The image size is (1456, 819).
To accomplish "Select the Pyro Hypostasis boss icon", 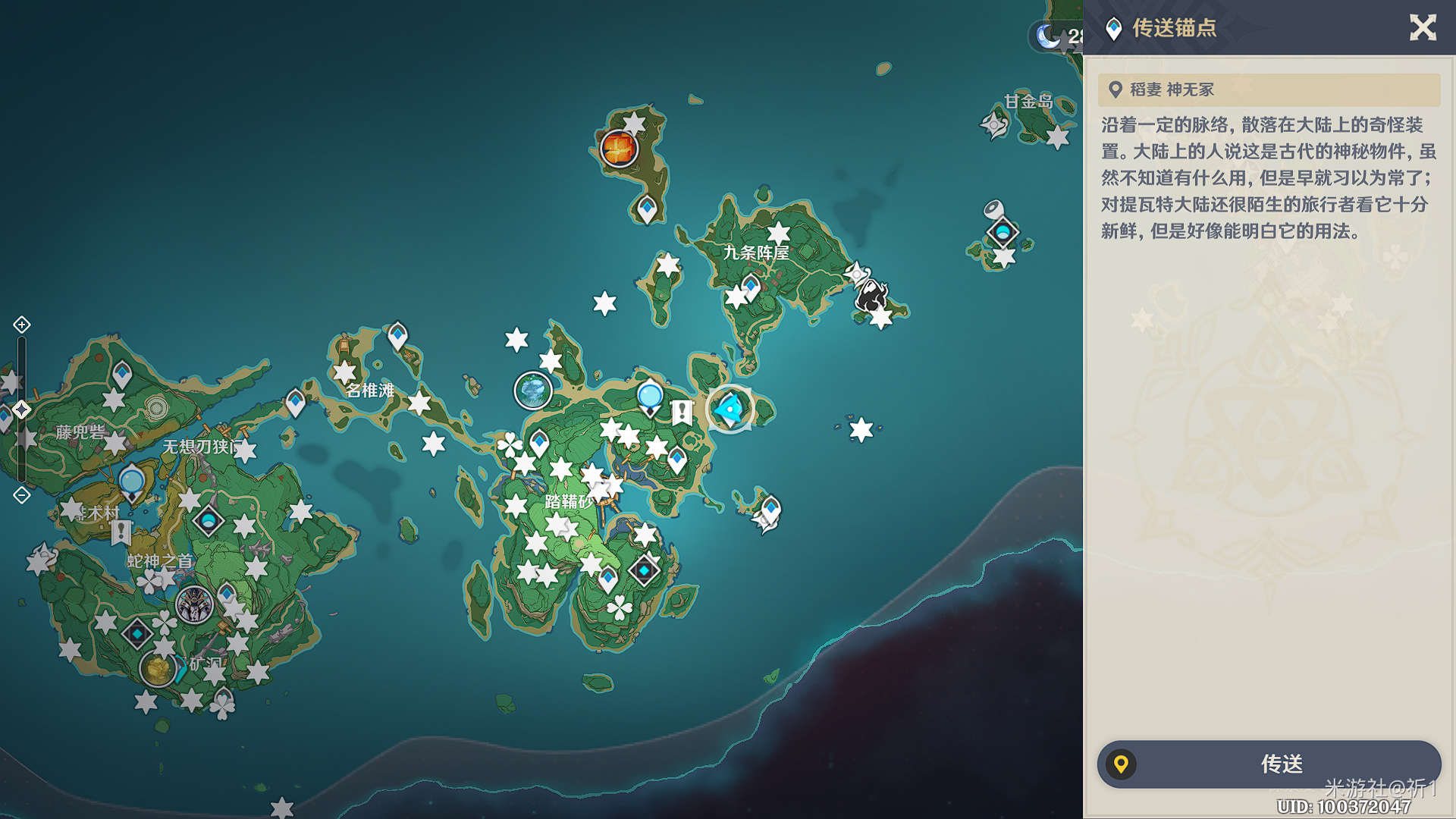I will 619,148.
